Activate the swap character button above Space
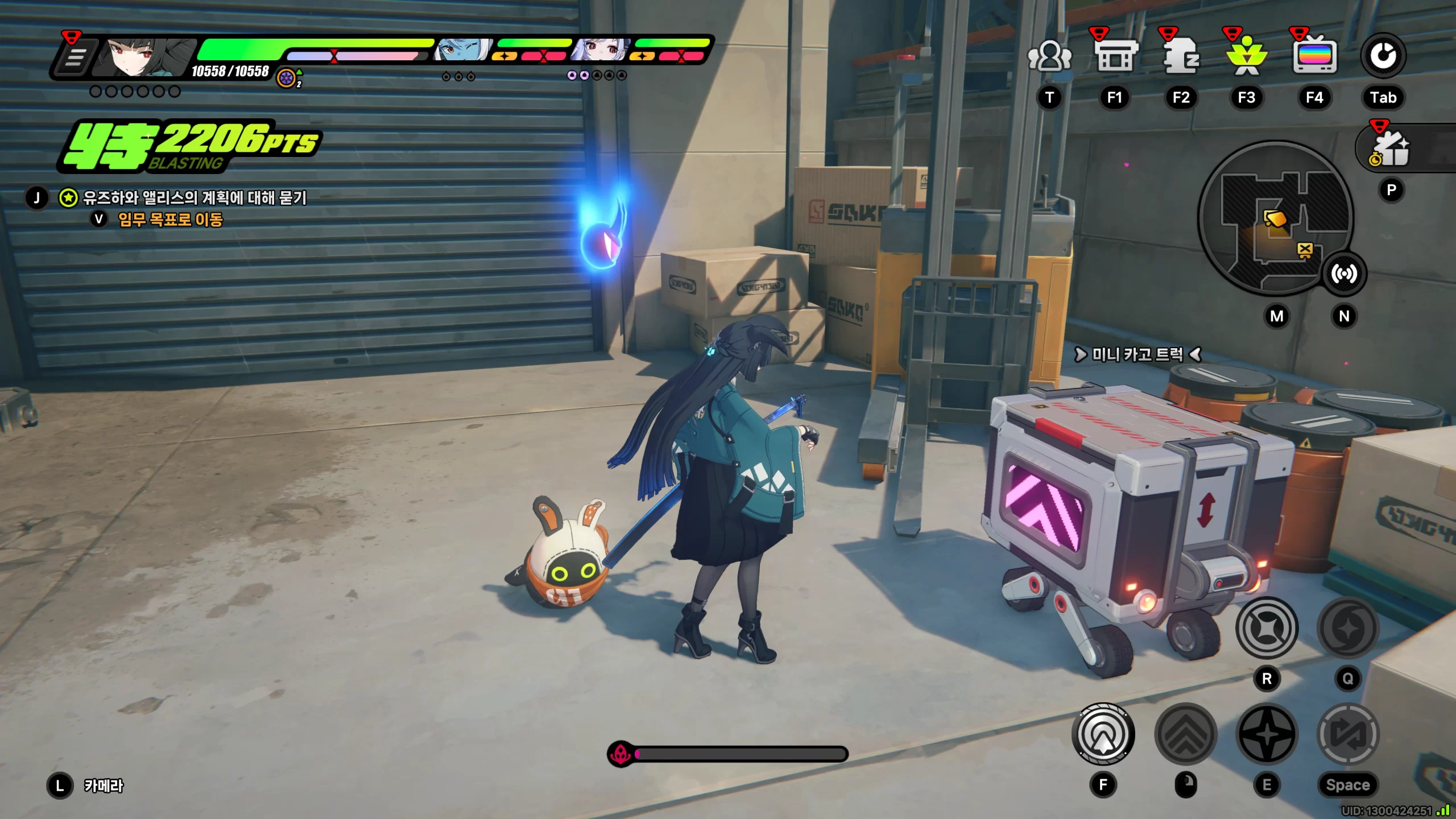This screenshot has width=1456, height=819. (1348, 734)
